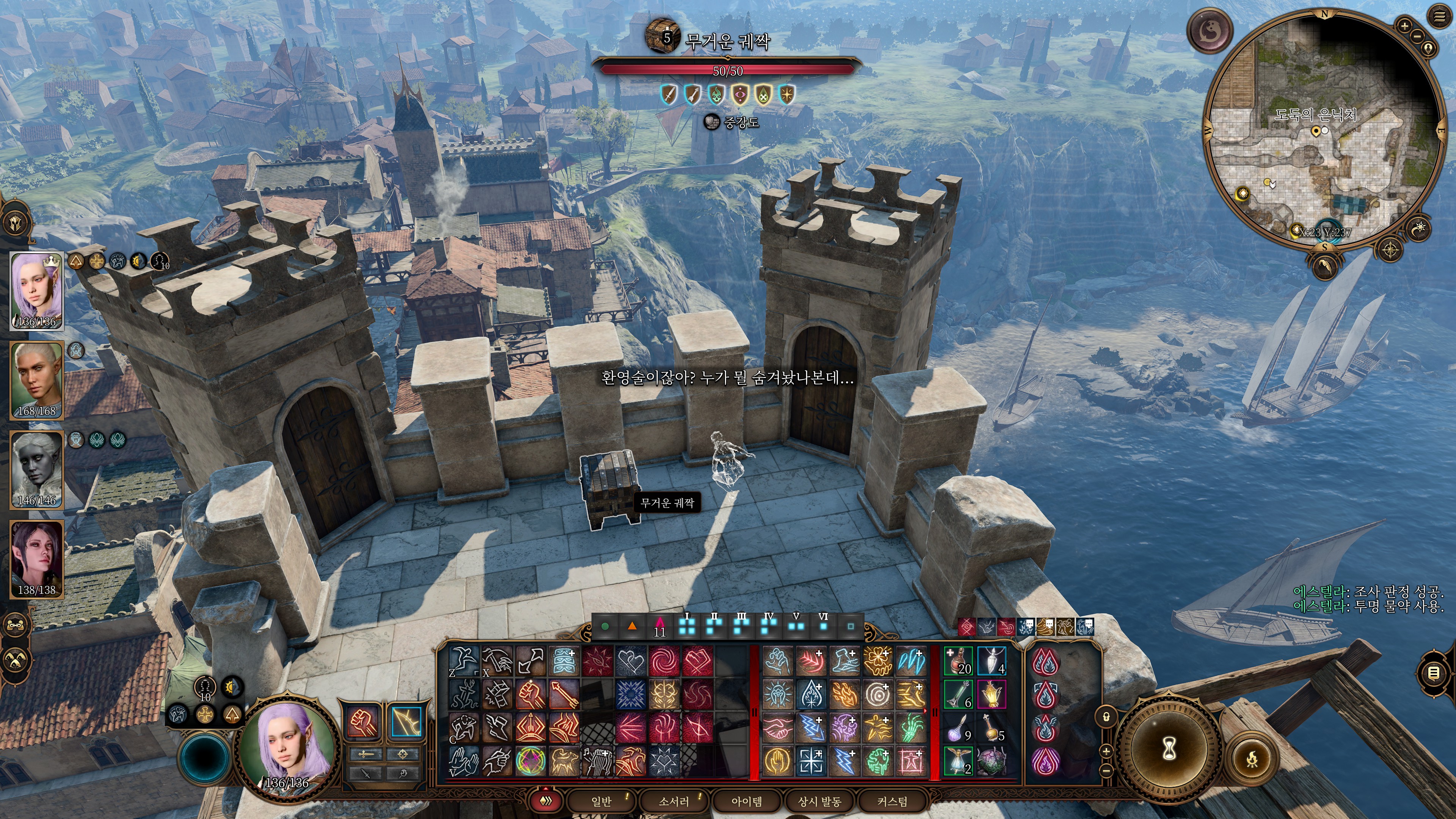Open the campfire rest button
Screen dimensions: 1456x819
(x=1252, y=758)
